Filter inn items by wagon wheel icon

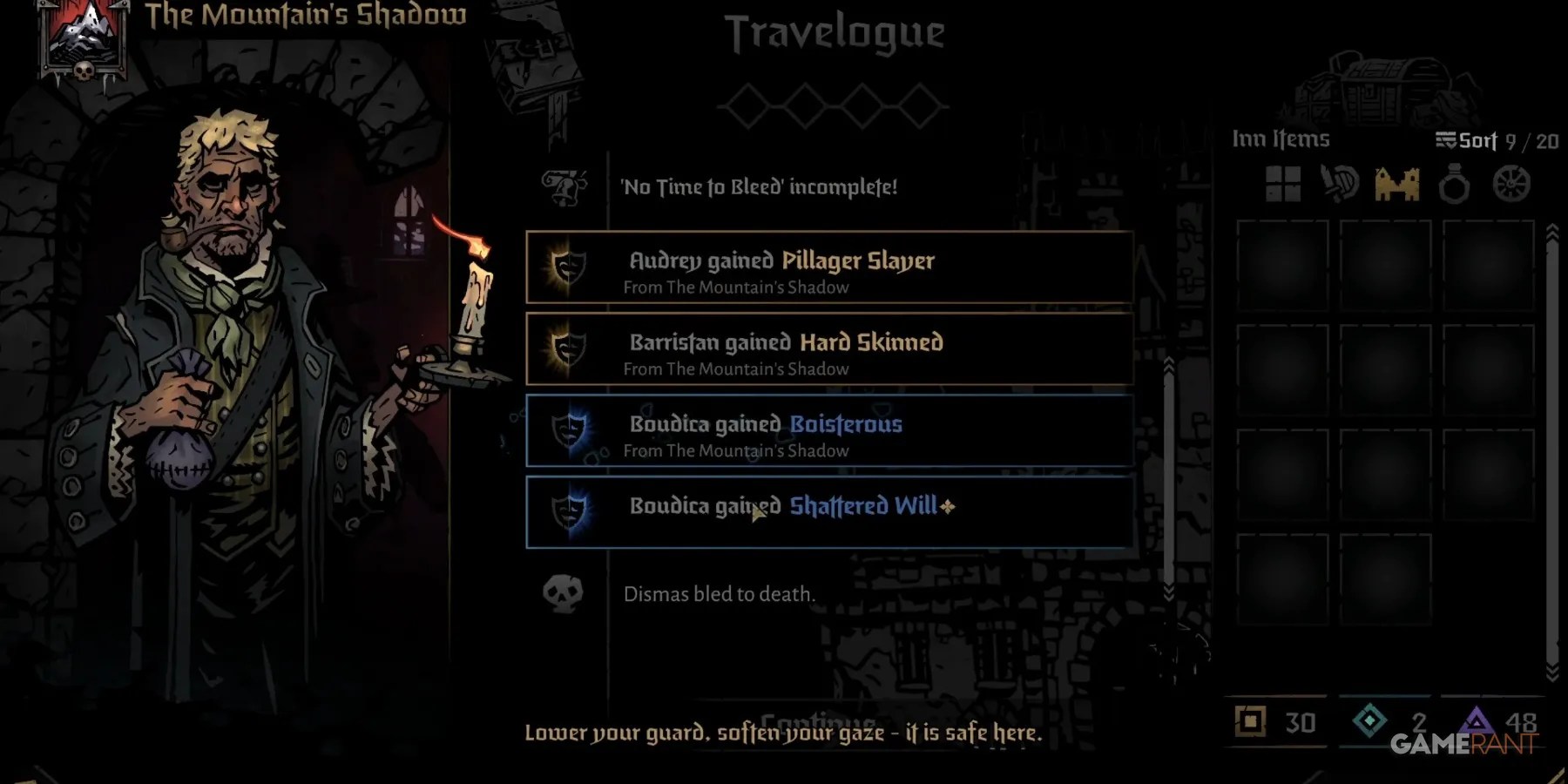point(1511,185)
